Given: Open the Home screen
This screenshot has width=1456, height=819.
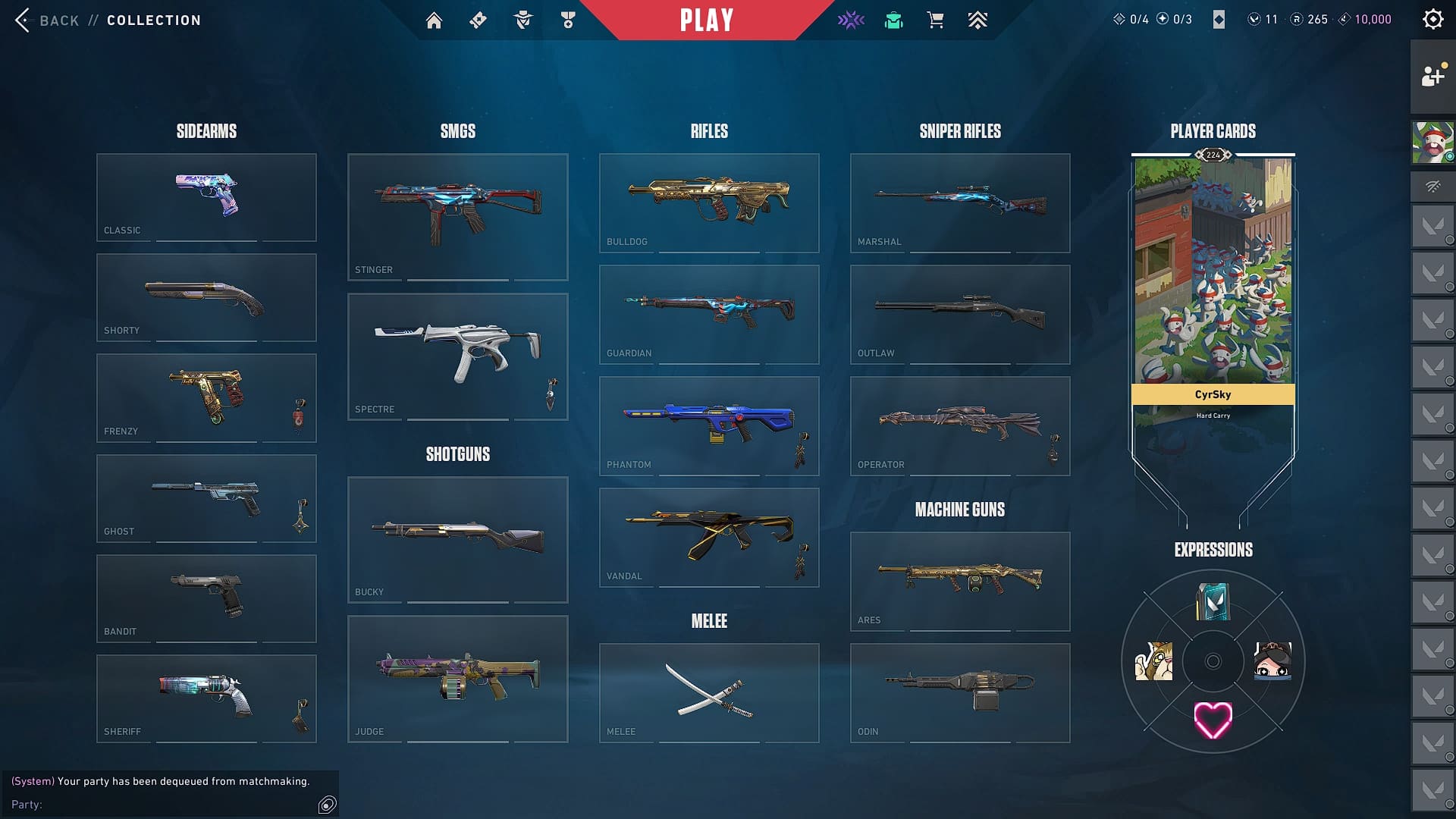Looking at the screenshot, I should [435, 20].
